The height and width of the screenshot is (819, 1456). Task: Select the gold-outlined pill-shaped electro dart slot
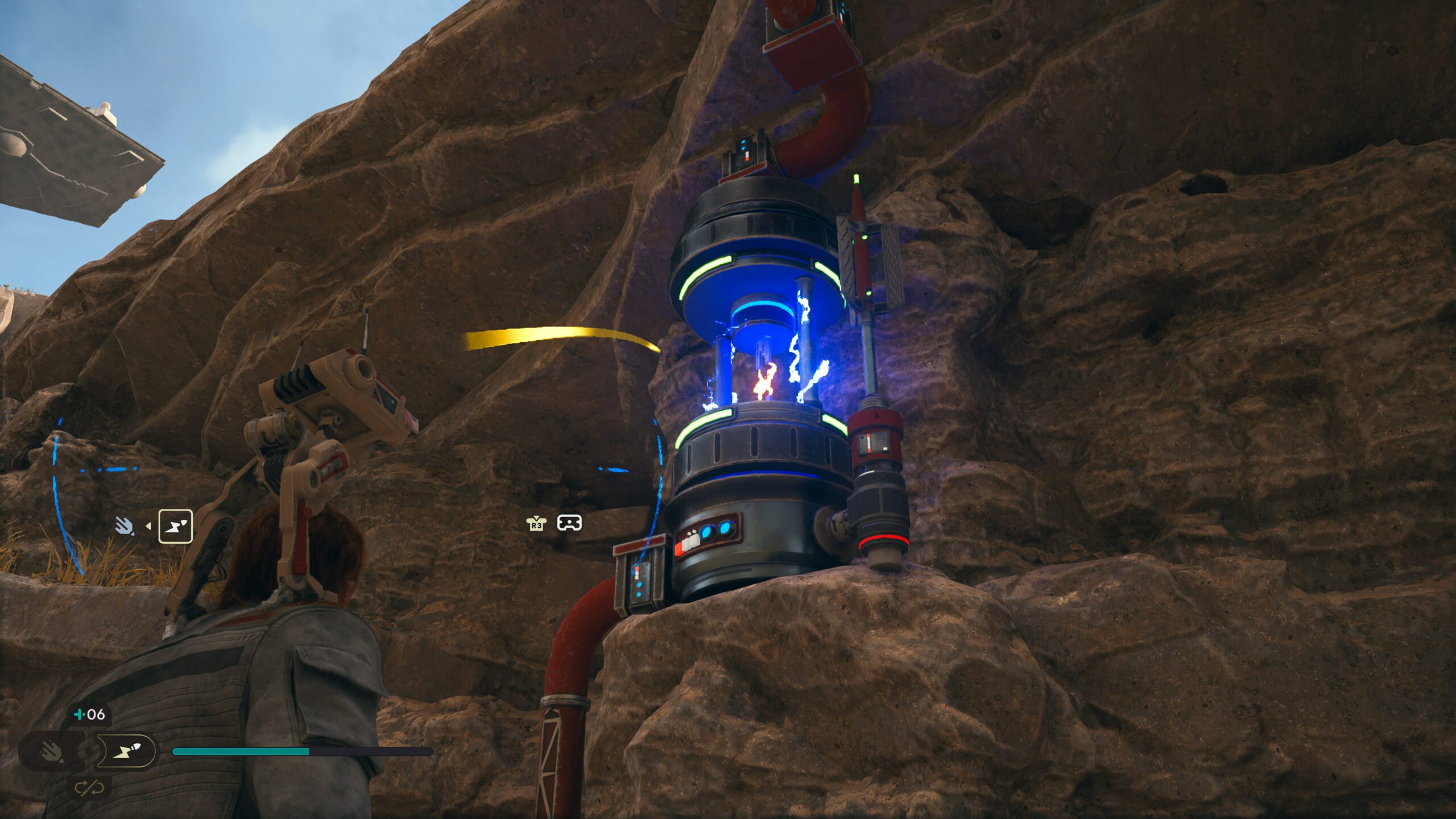pos(126,752)
